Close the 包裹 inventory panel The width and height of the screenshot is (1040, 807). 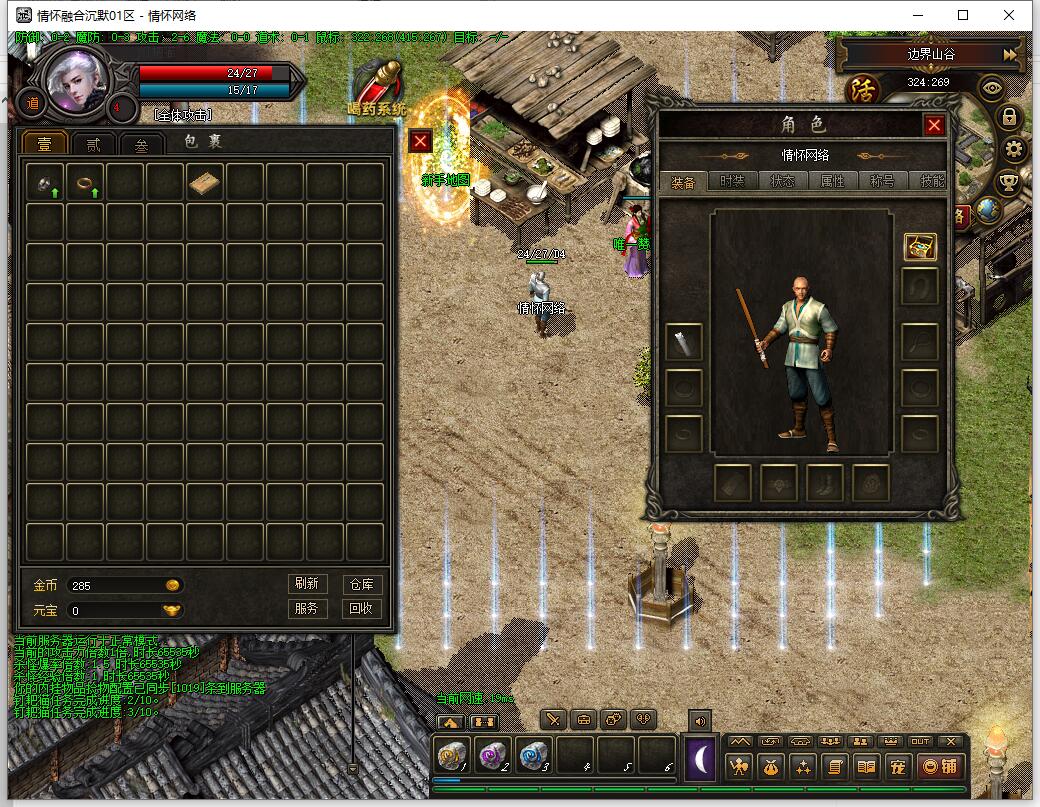click(x=421, y=142)
